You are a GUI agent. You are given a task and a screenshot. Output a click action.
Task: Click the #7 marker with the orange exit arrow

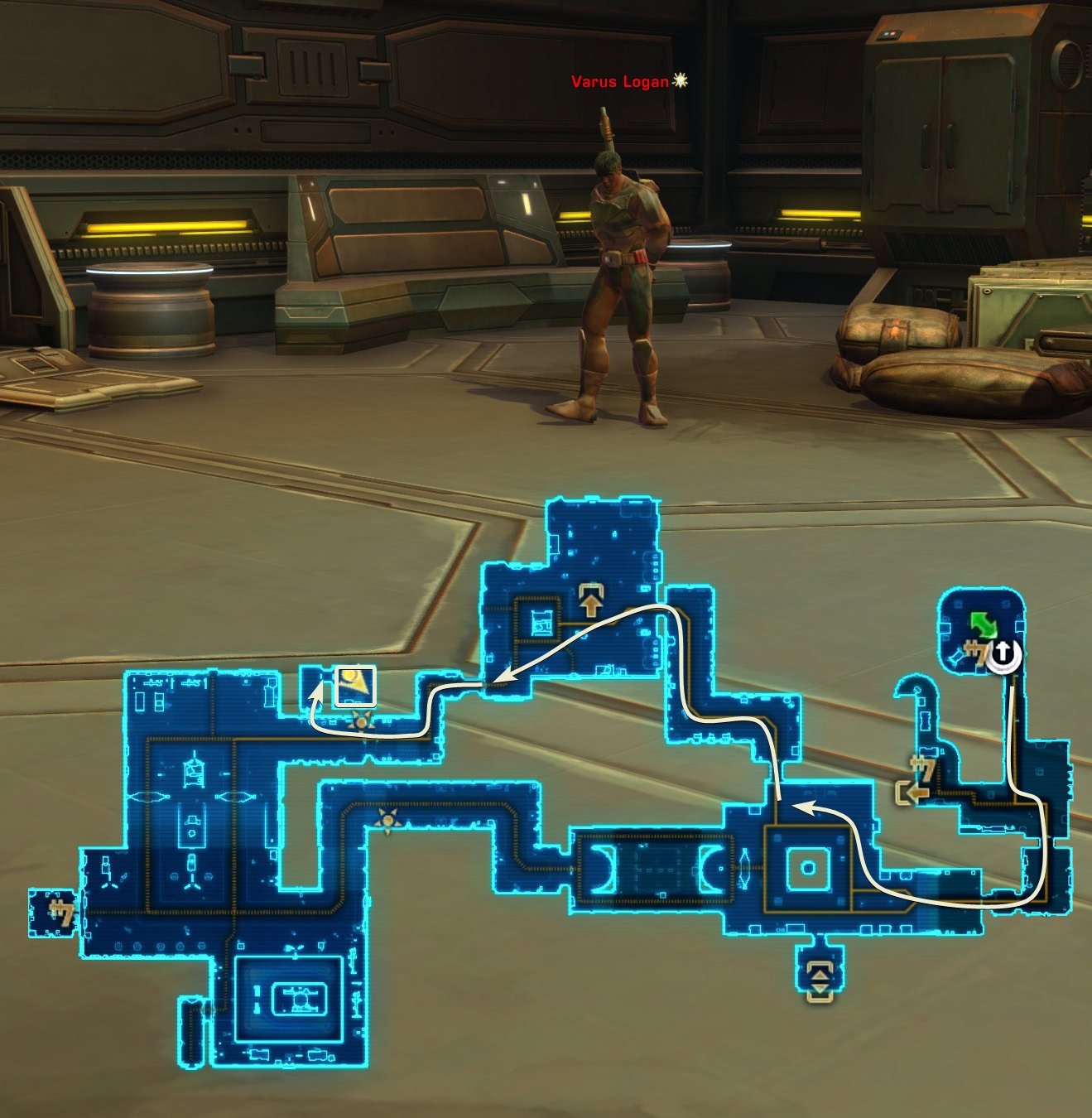[922, 769]
